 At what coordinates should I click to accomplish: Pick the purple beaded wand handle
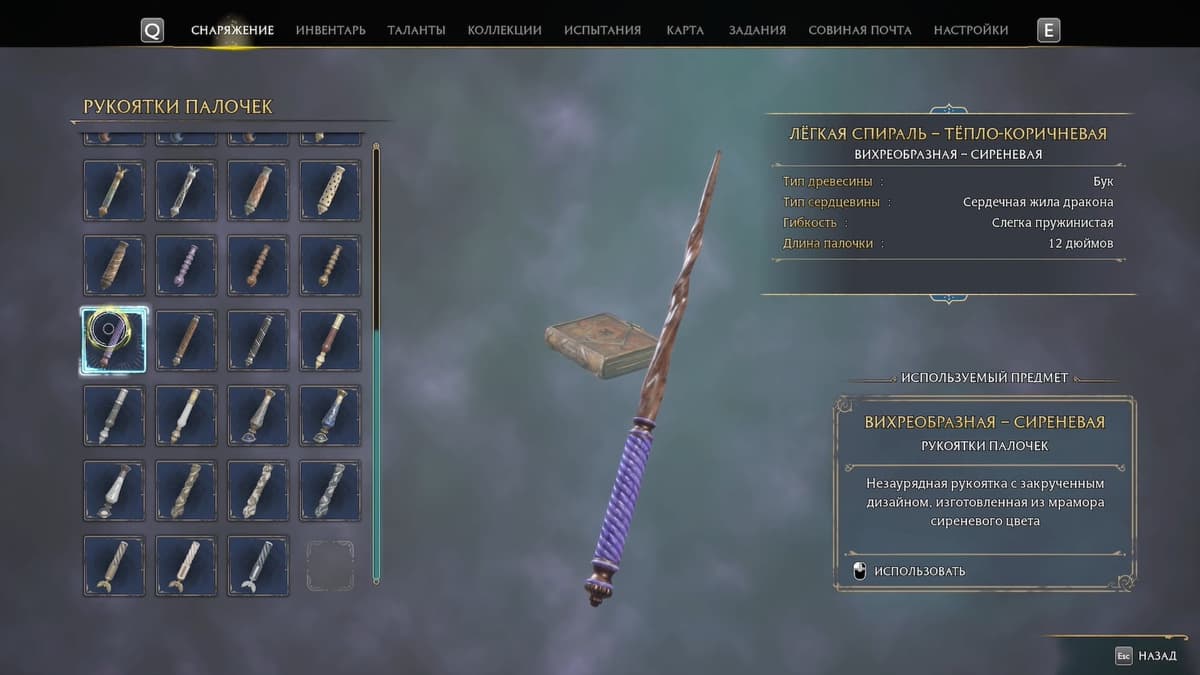point(186,265)
